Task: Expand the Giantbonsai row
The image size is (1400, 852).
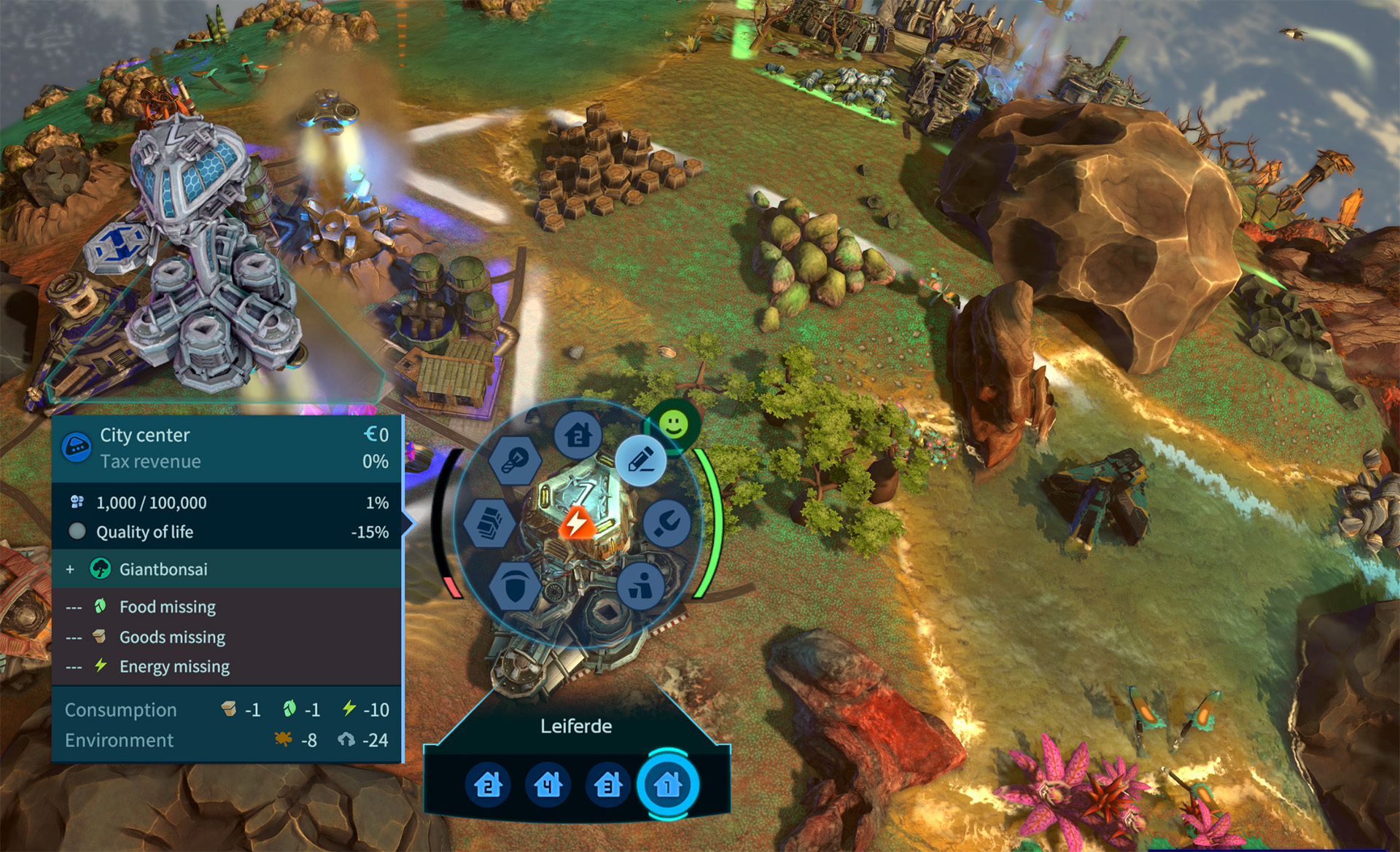Action: (x=70, y=569)
